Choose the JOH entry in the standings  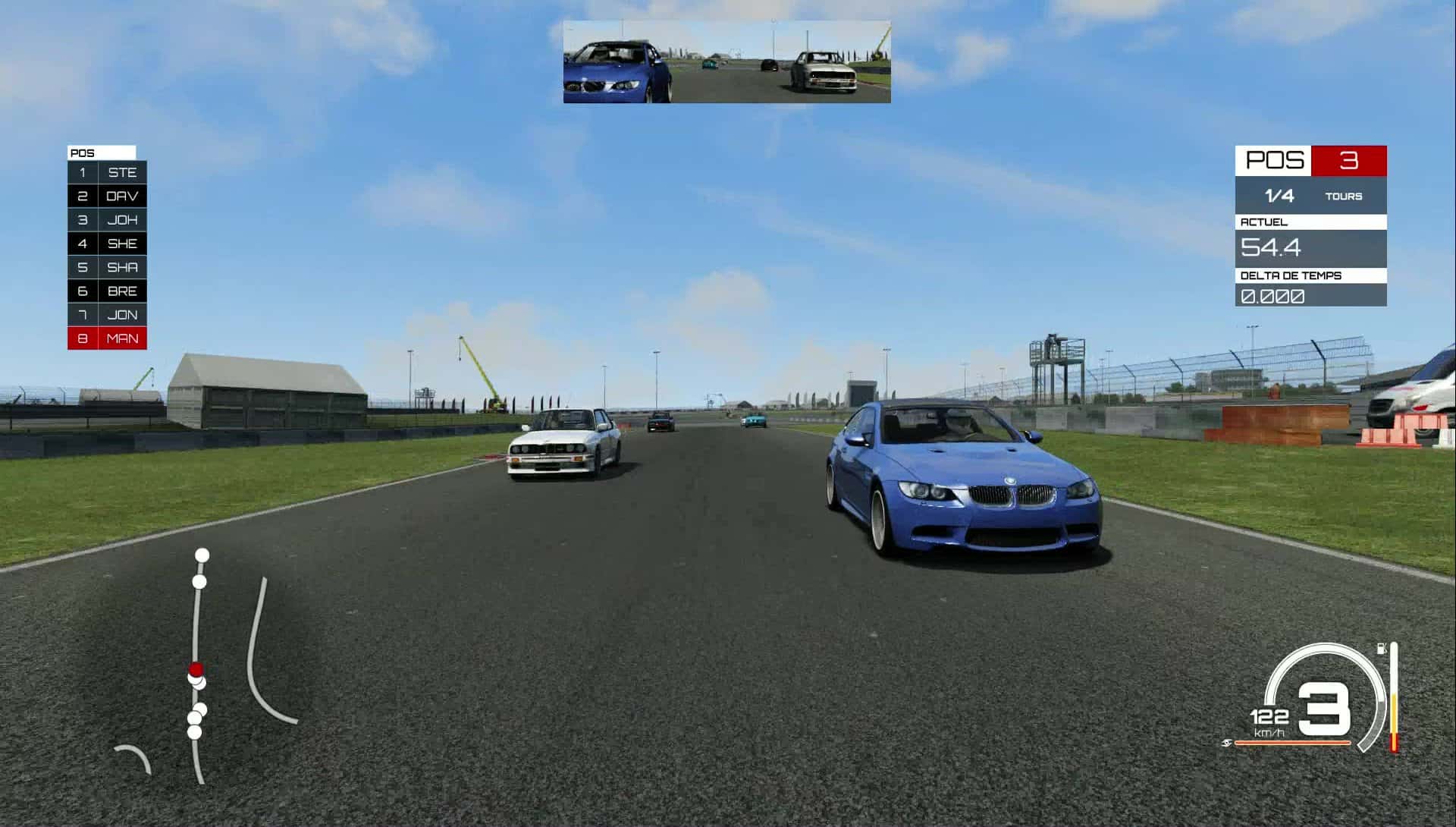click(107, 220)
